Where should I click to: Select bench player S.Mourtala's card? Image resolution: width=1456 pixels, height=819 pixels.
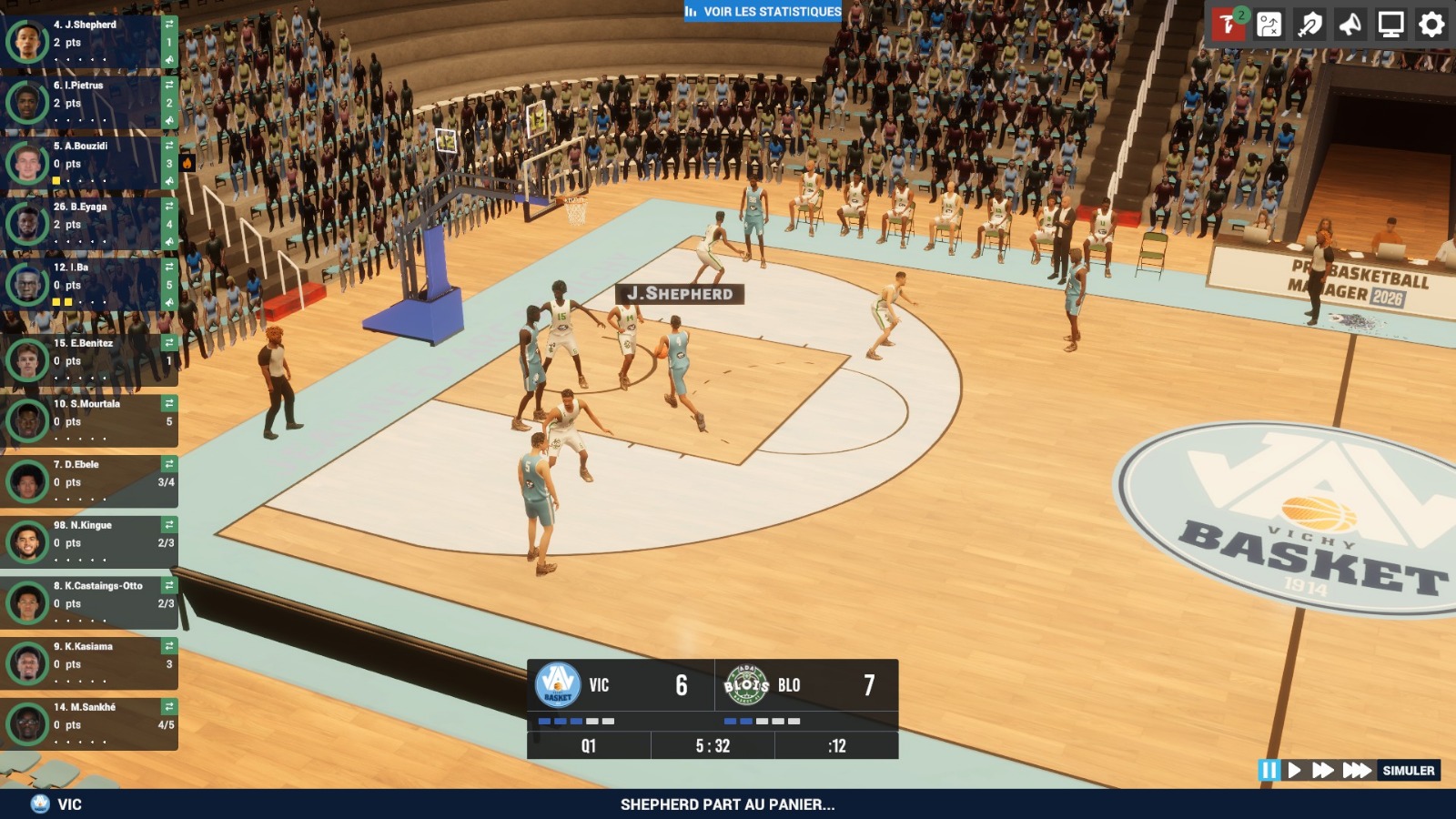point(86,420)
